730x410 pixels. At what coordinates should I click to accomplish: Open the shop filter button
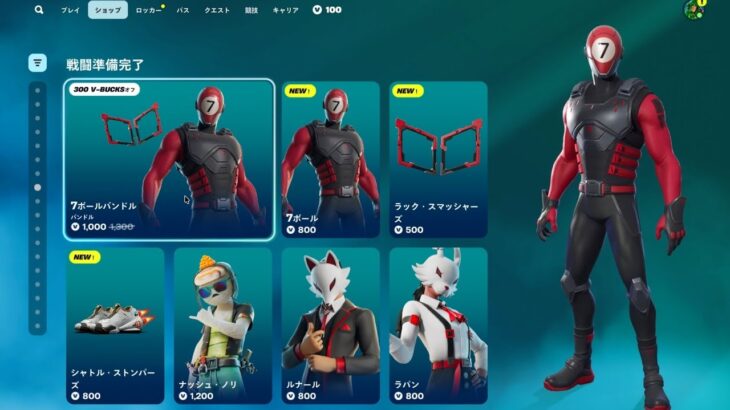pyautogui.click(x=38, y=63)
